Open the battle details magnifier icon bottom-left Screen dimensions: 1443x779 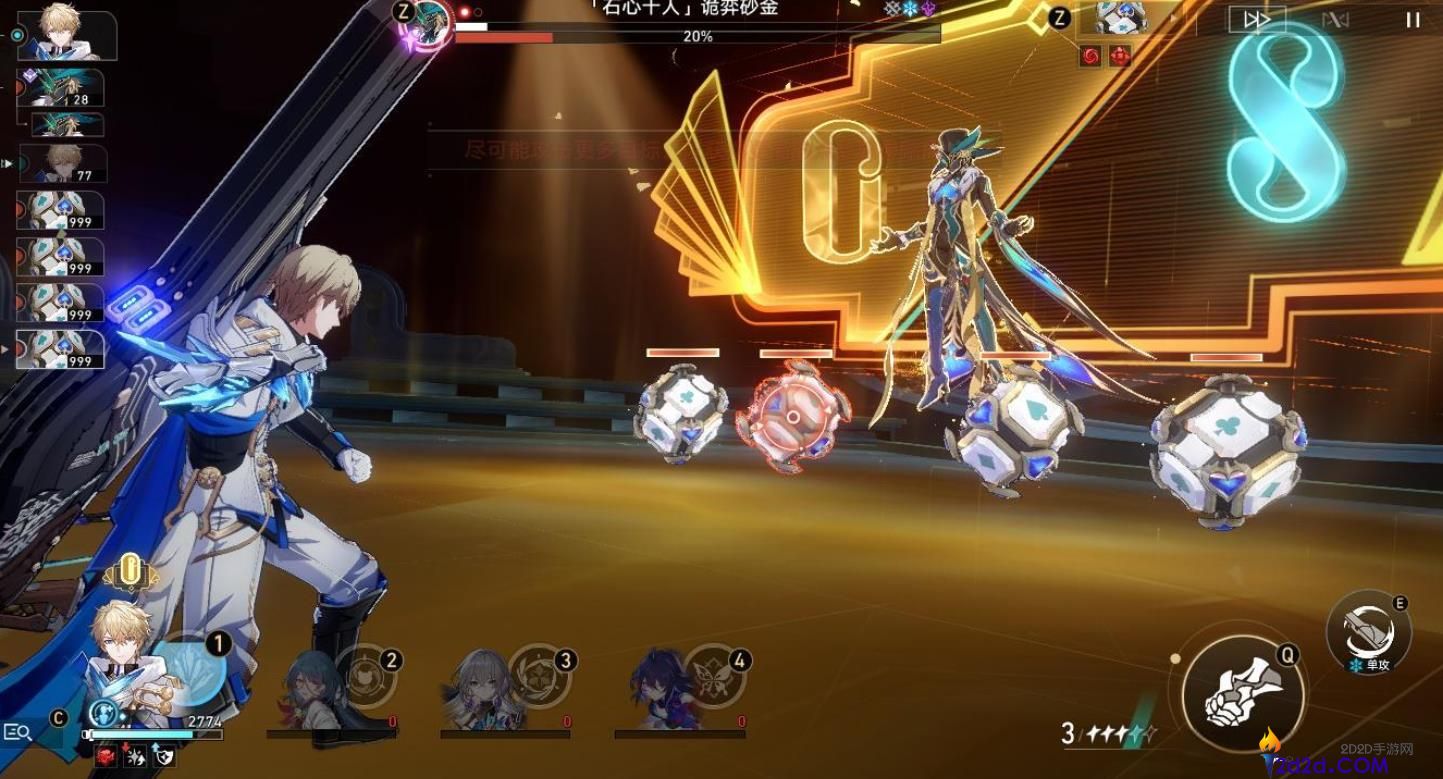[x=16, y=732]
